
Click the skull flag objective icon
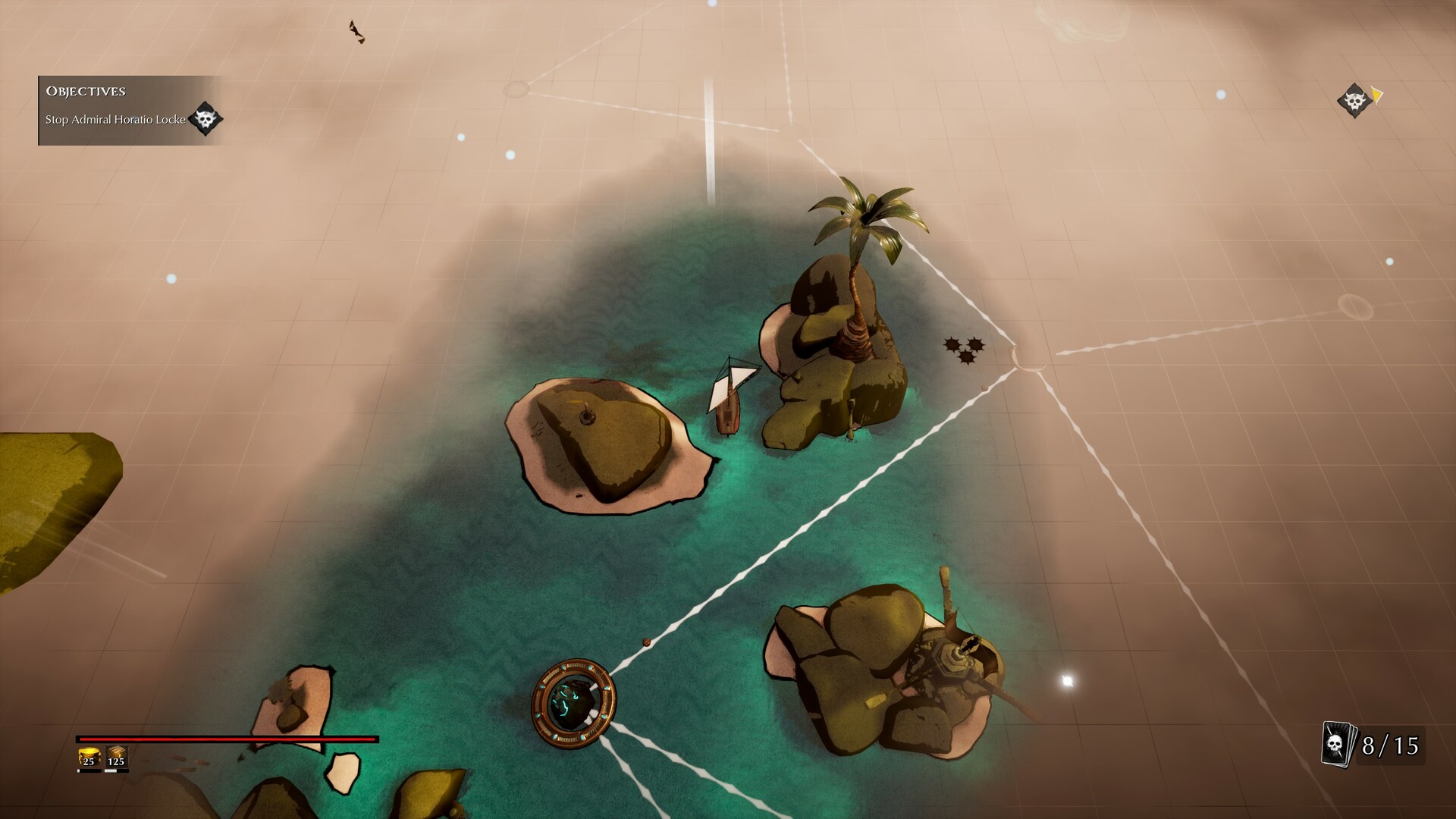tap(205, 119)
